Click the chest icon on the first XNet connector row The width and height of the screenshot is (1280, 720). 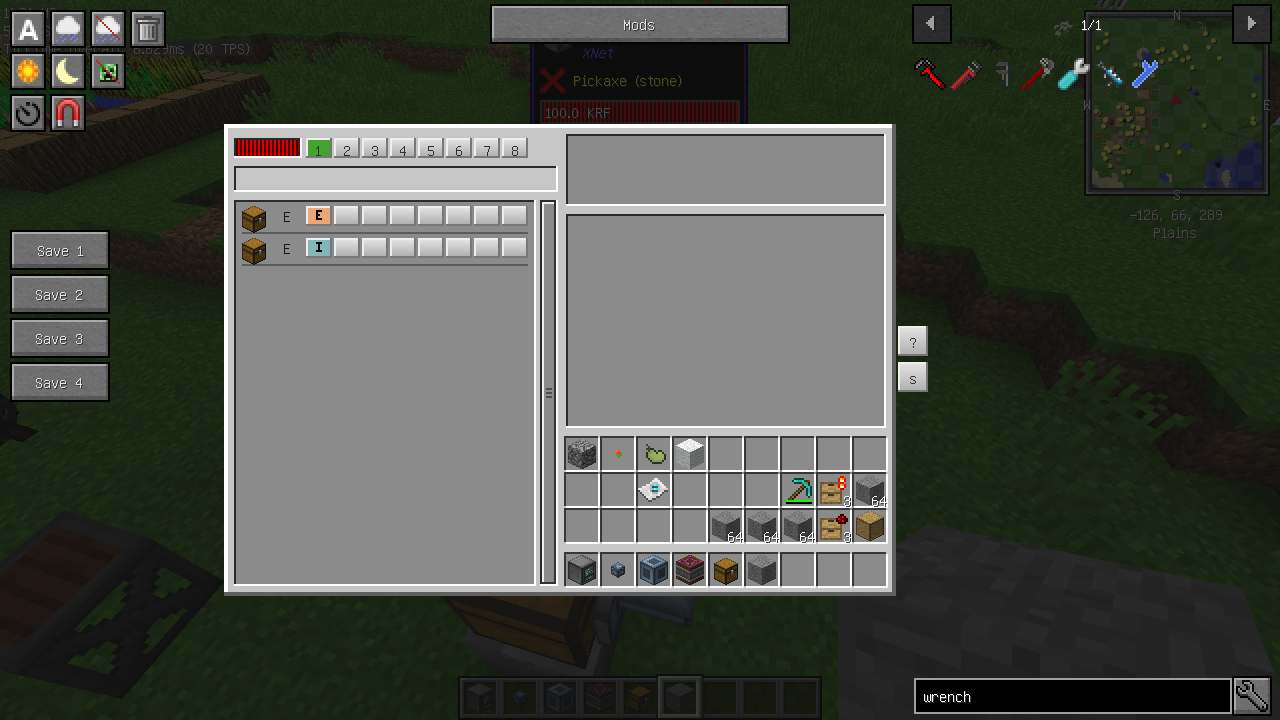pos(253,216)
